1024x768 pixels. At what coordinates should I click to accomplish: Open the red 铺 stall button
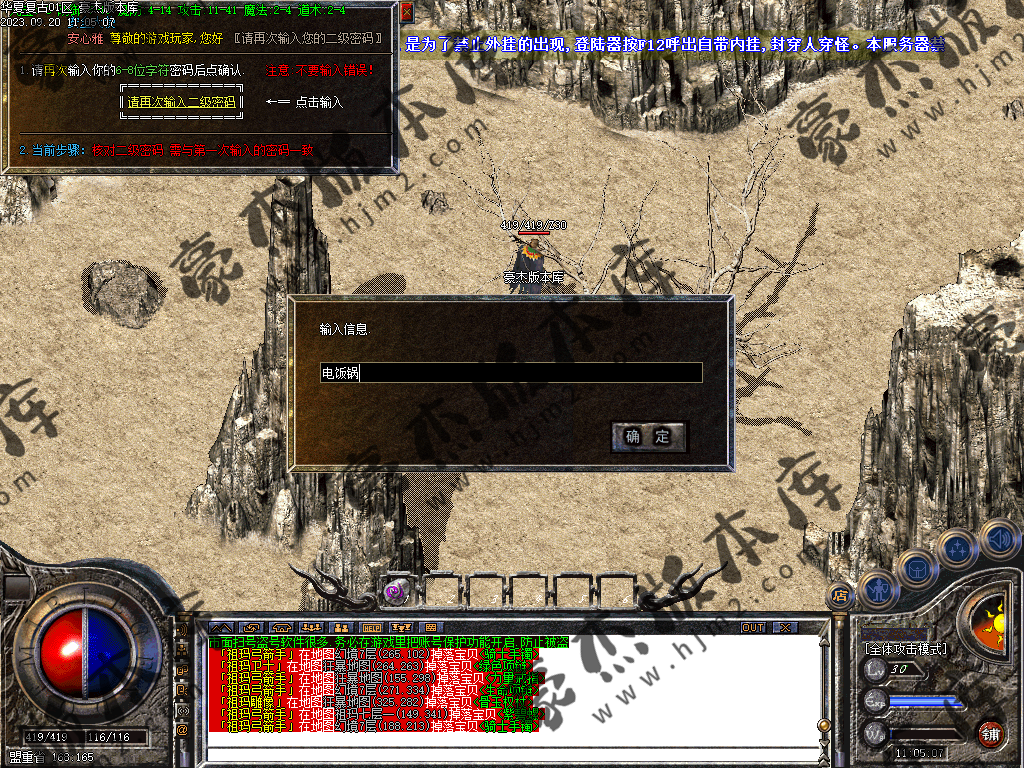(x=990, y=734)
